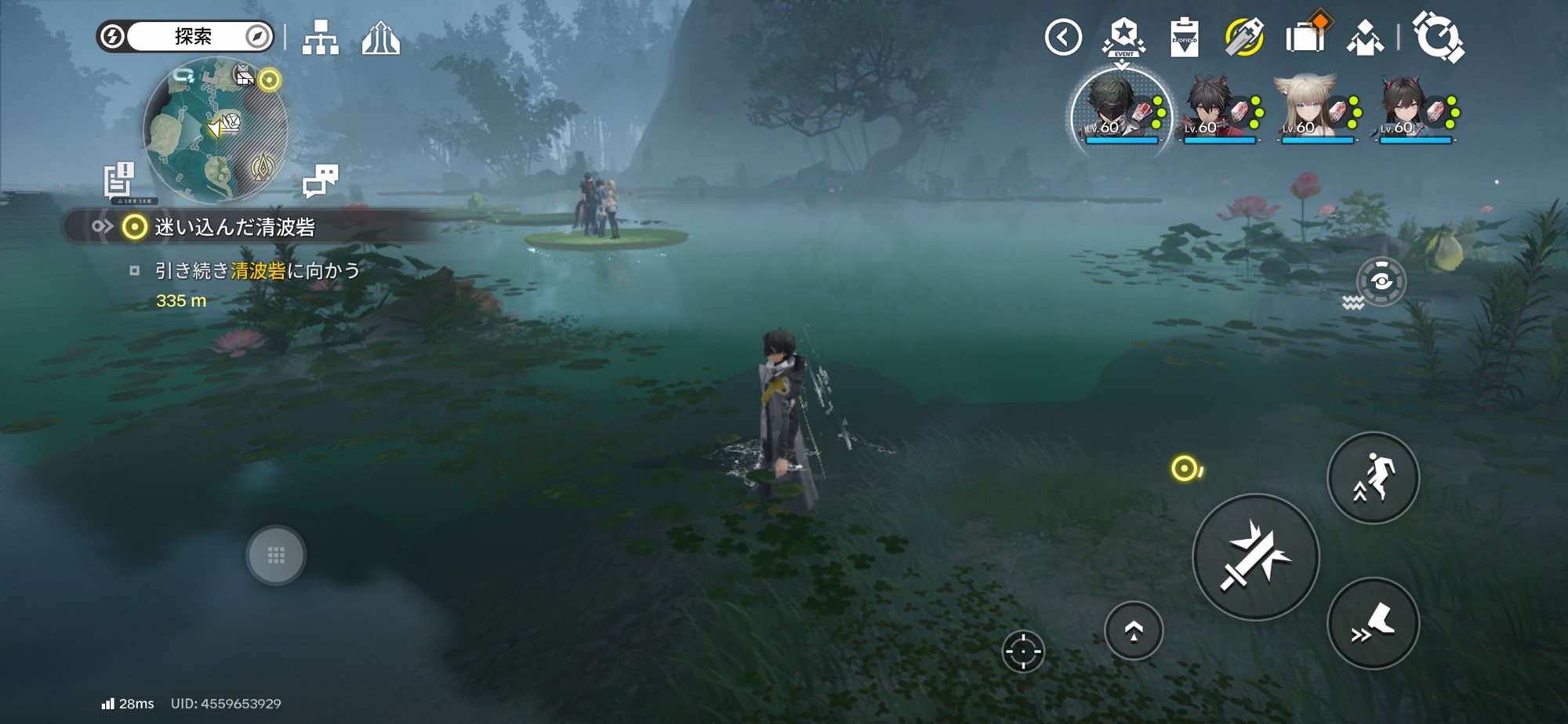
Task: Tap the crossed sword attack button
Action: click(x=1255, y=557)
